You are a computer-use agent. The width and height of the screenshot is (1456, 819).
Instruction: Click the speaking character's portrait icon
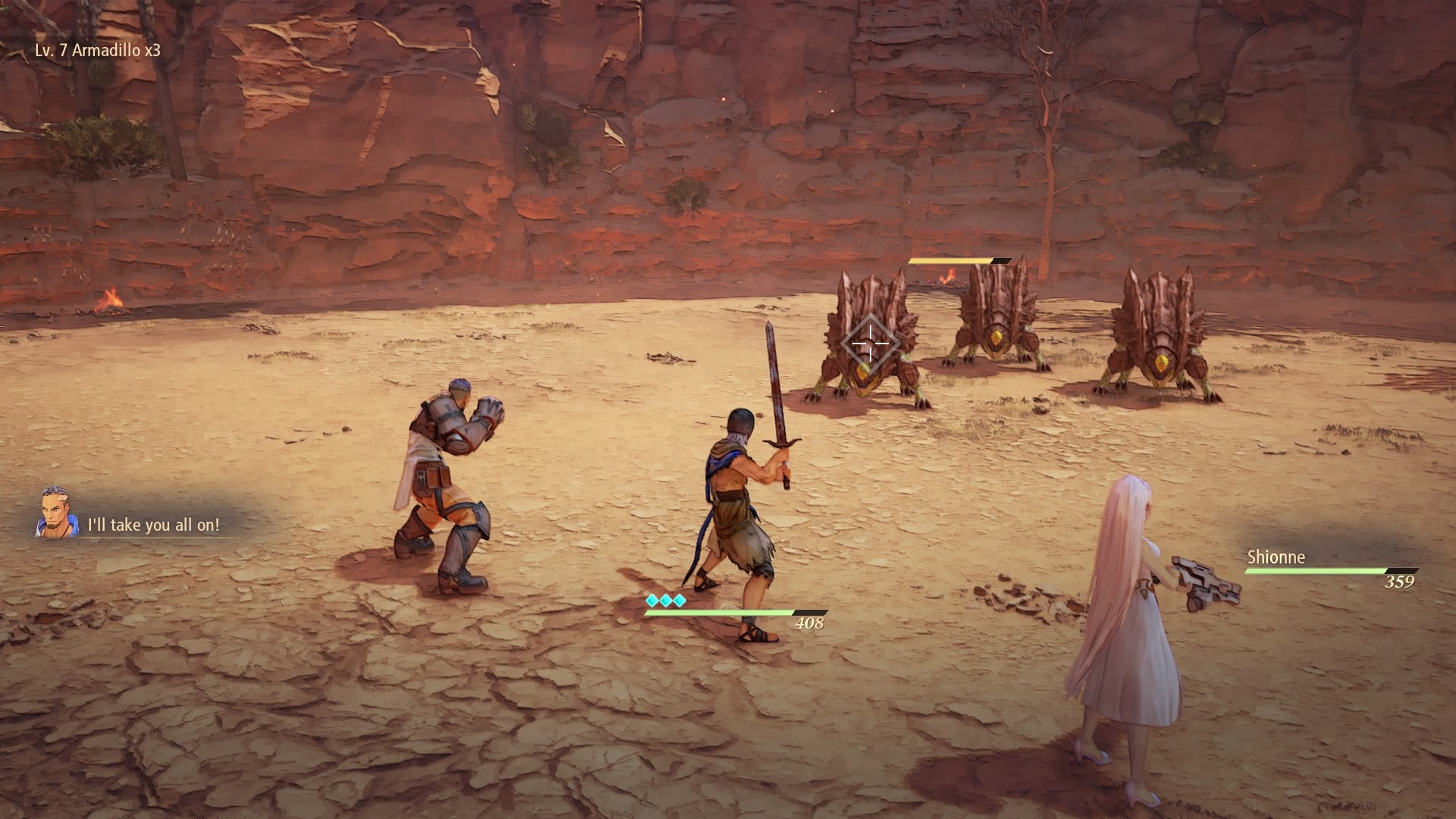click(57, 513)
